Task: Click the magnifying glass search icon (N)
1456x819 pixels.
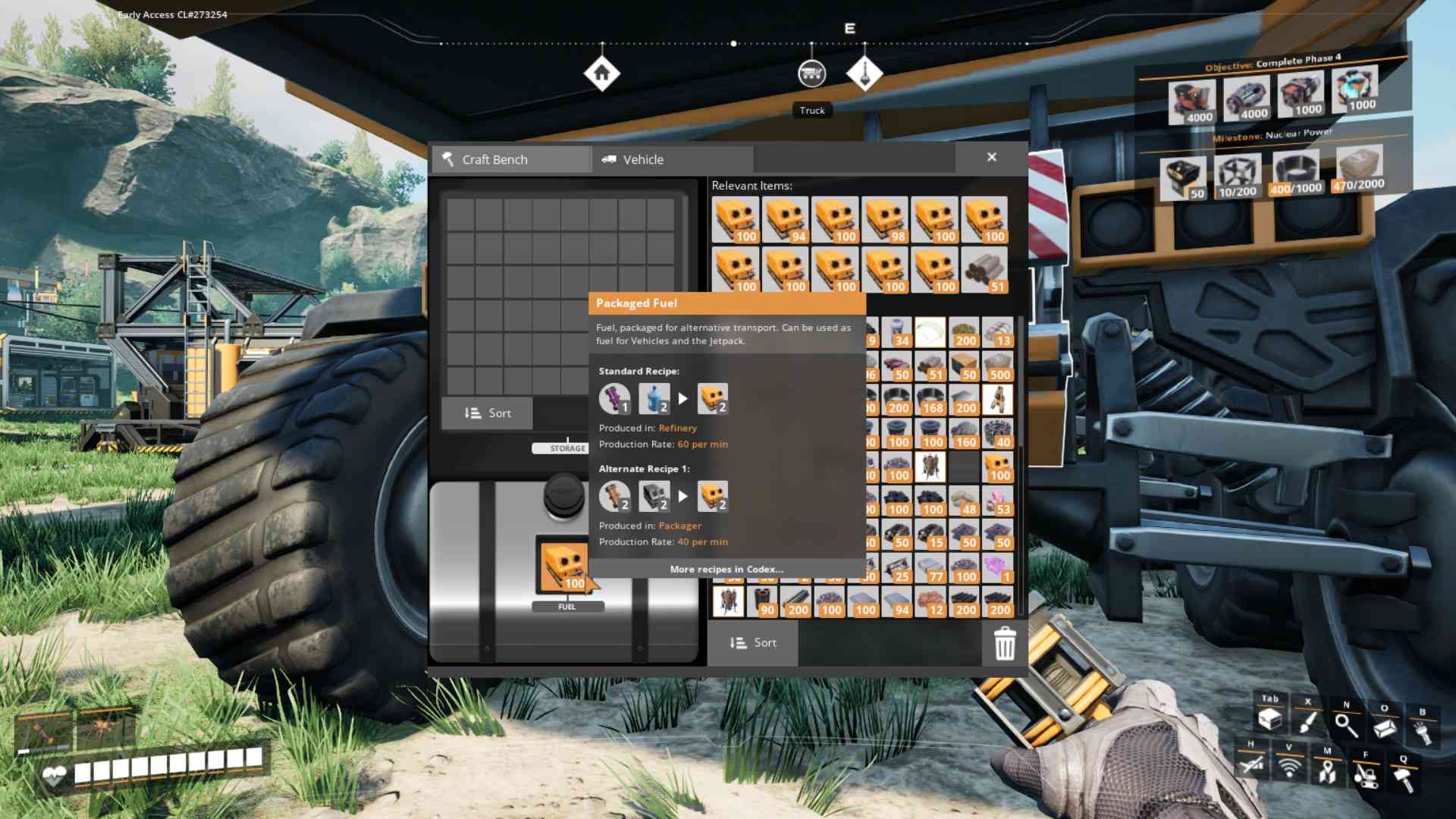Action: pos(1345,724)
